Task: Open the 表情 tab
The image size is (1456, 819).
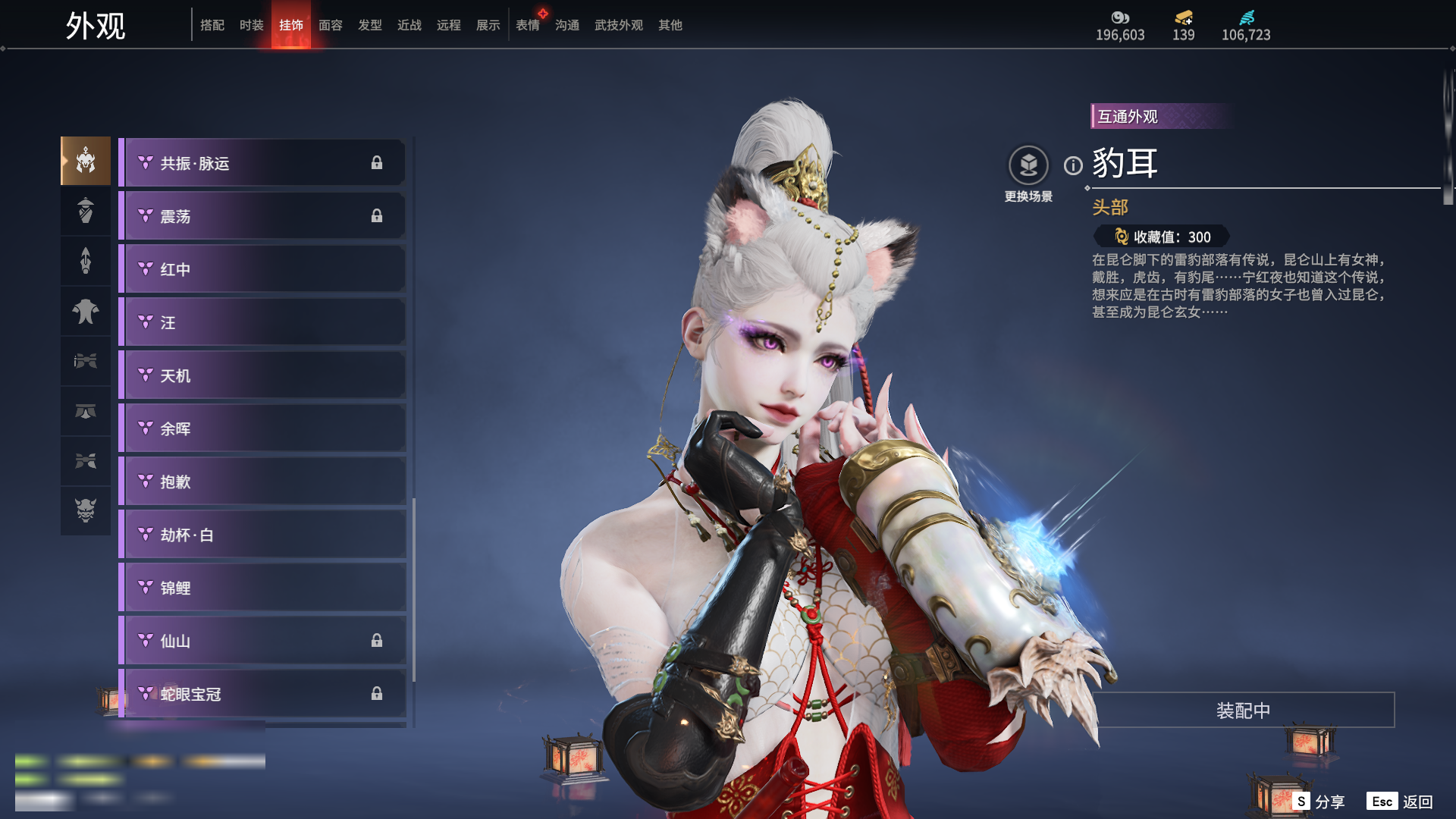Action: coord(527,25)
